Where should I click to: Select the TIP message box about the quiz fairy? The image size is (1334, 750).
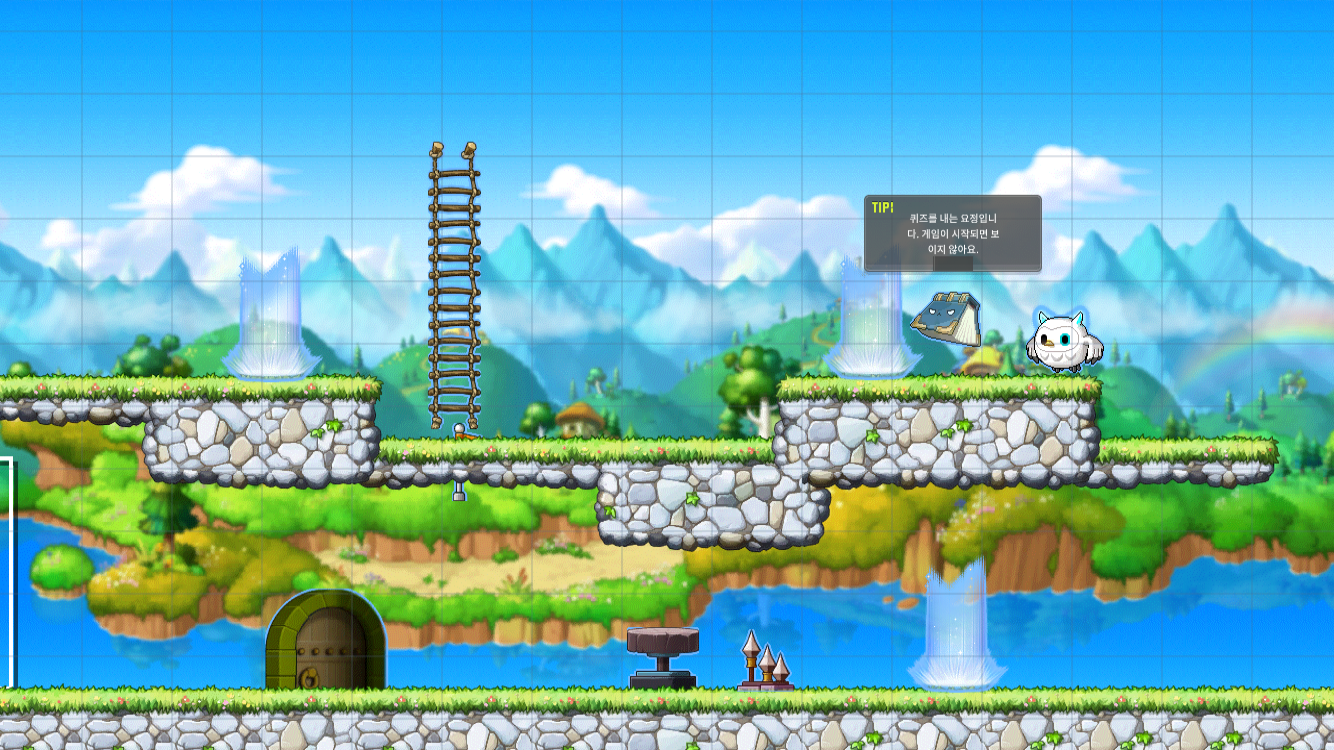pos(952,233)
